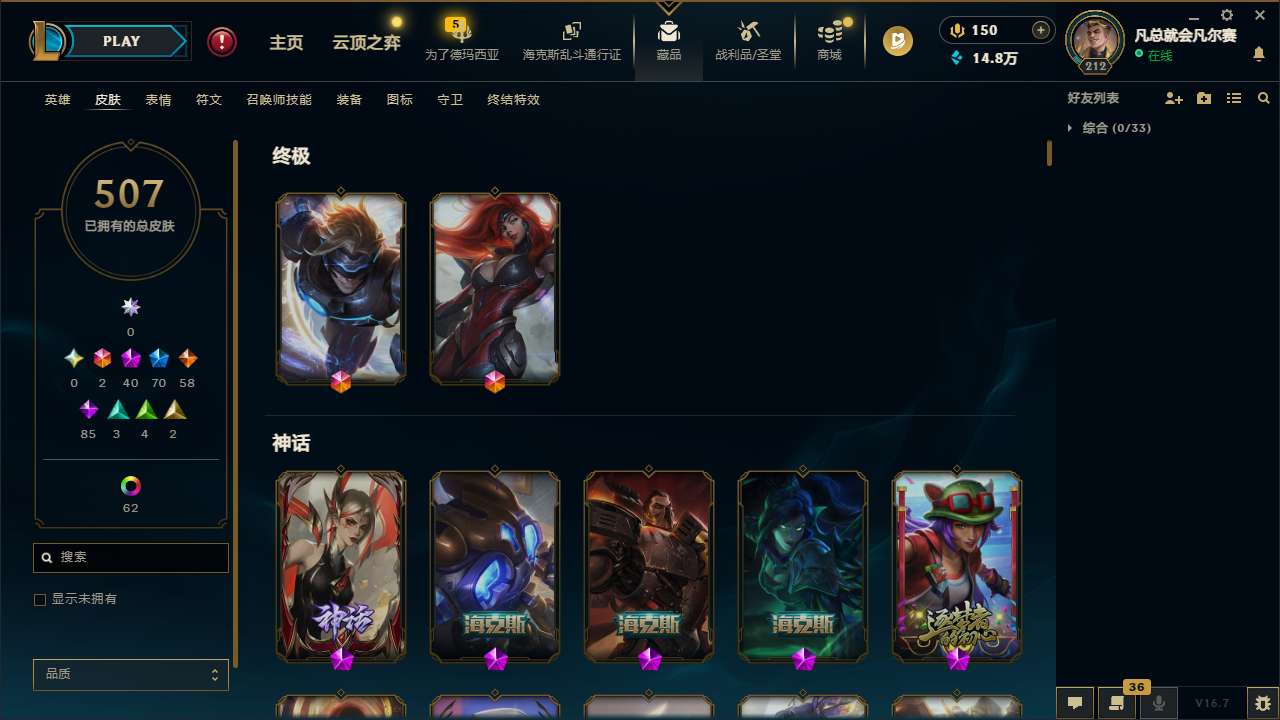Click the PLAY button

120,41
